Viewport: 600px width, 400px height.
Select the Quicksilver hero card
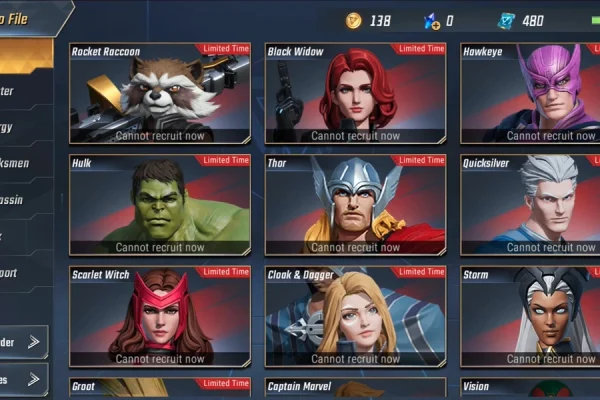[x=530, y=204]
